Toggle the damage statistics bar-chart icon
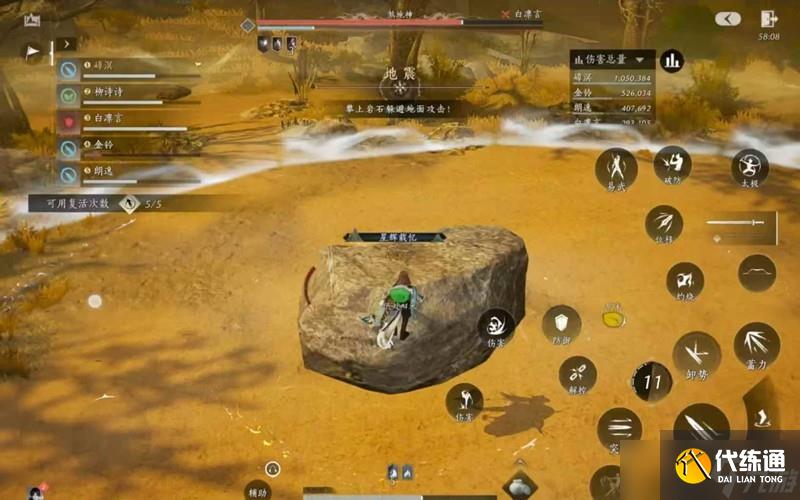 click(x=671, y=61)
